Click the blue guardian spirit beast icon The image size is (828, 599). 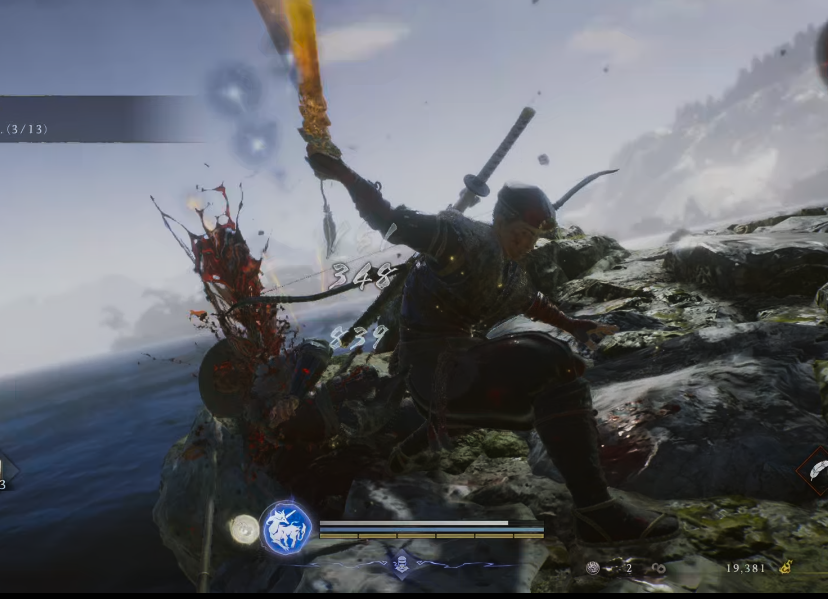tap(287, 527)
